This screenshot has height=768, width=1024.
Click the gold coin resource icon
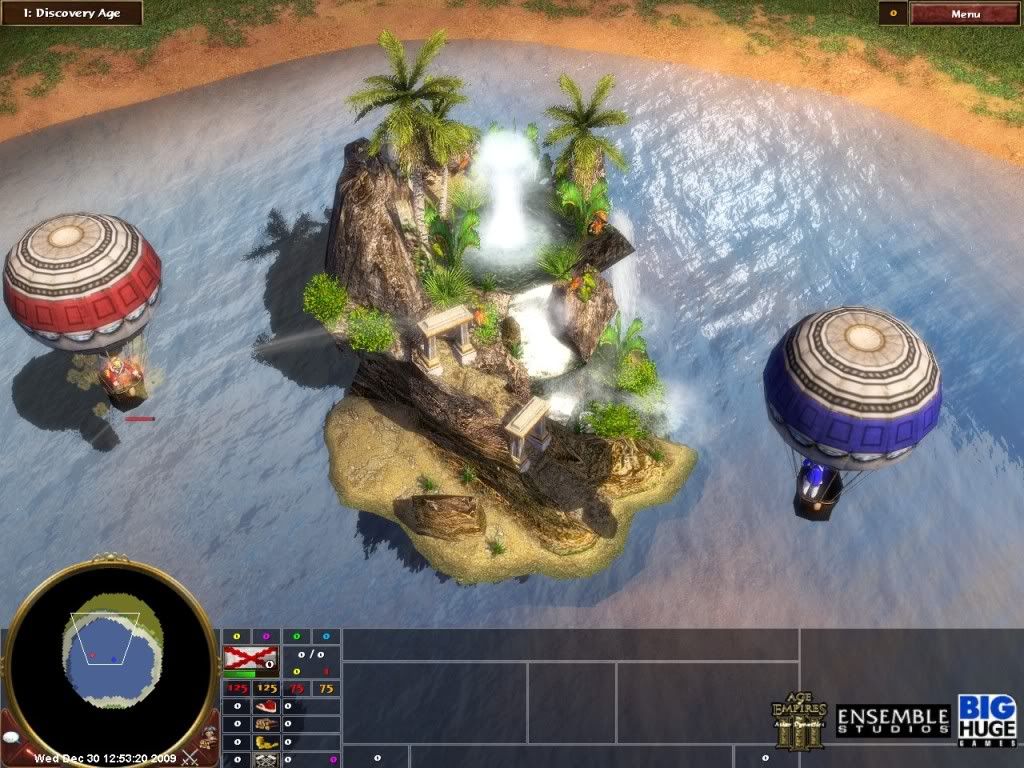tap(265, 743)
